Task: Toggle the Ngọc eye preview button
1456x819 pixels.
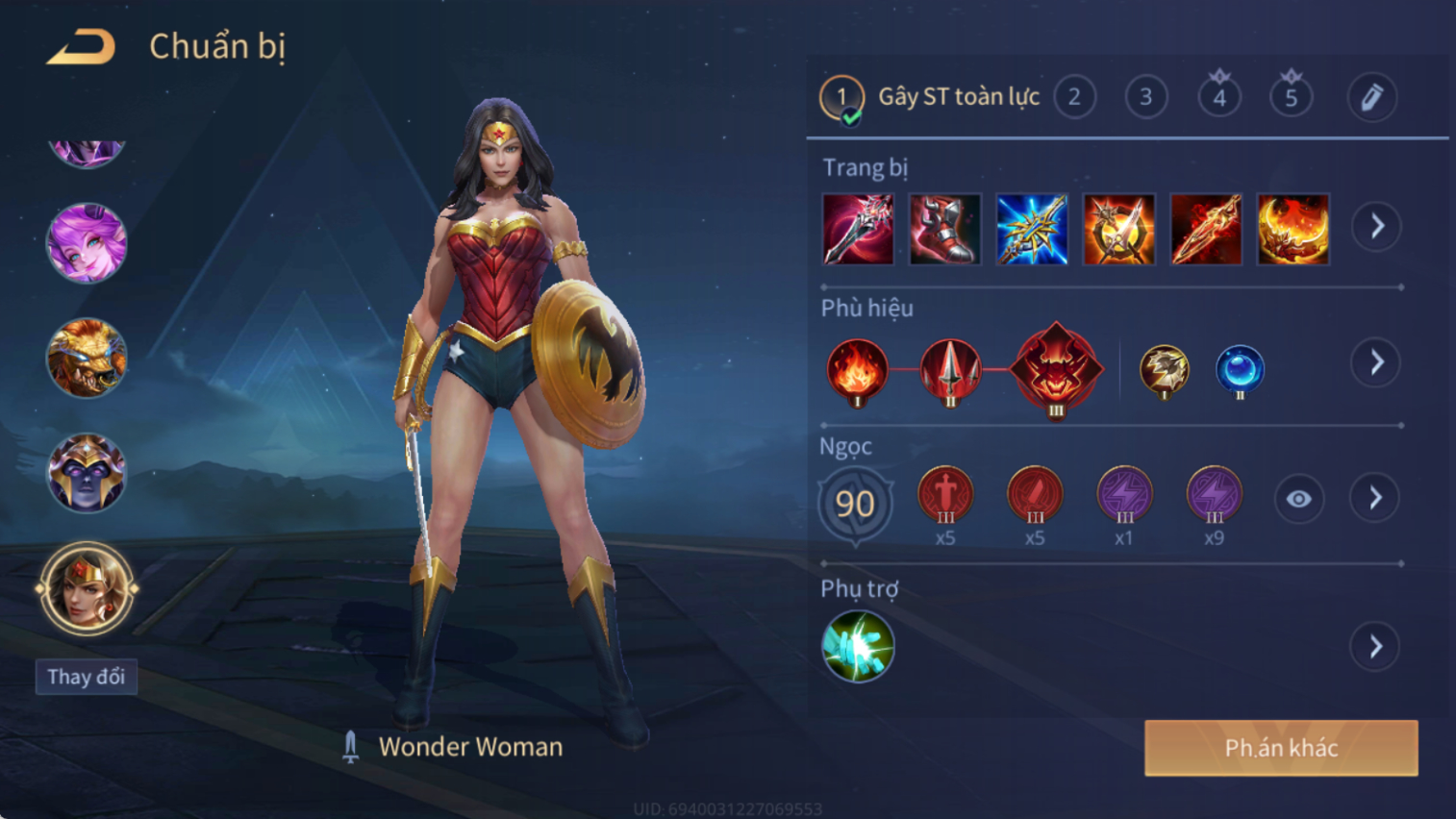Action: click(1298, 499)
